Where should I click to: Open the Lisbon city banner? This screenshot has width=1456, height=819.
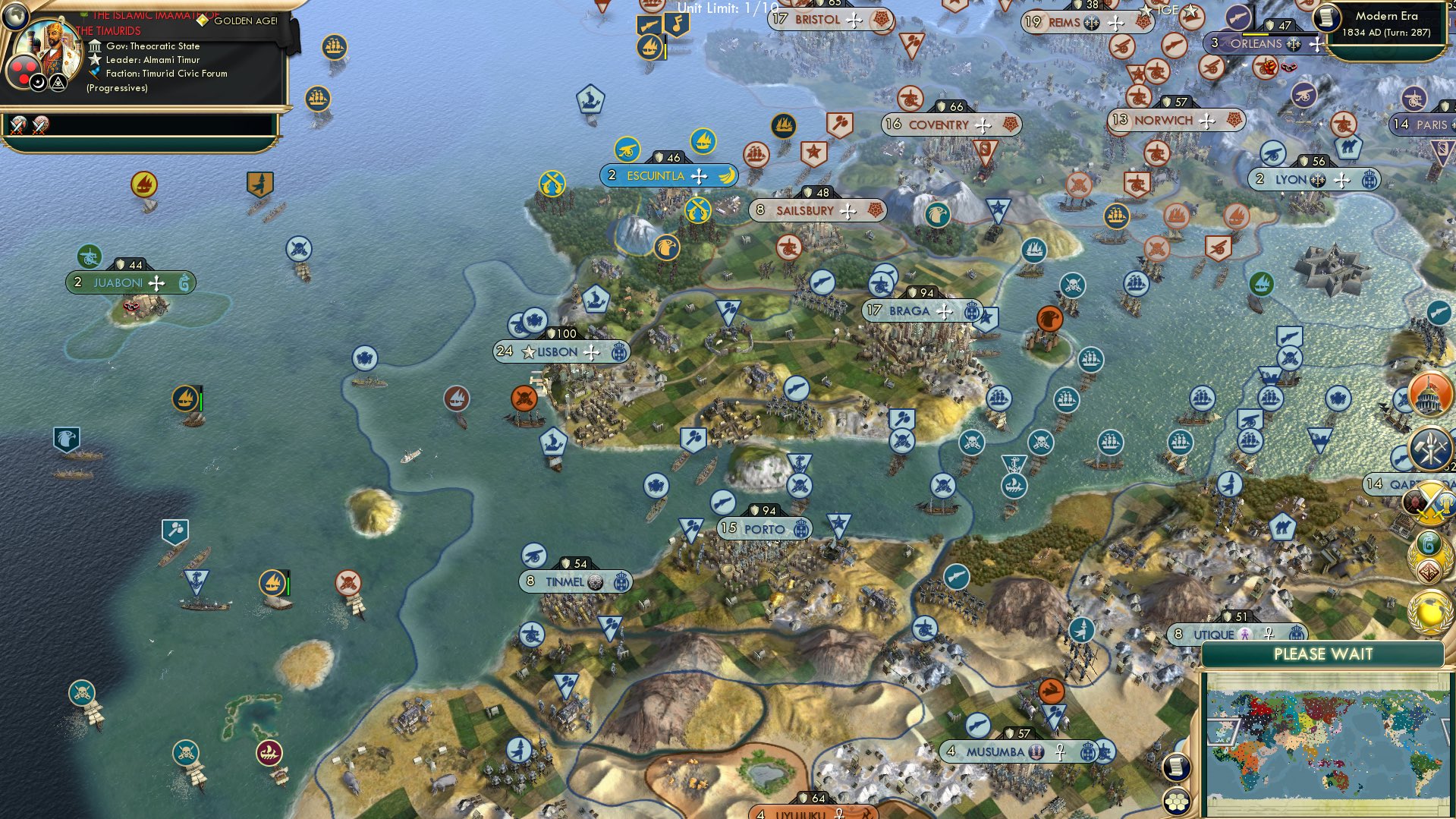(x=560, y=351)
